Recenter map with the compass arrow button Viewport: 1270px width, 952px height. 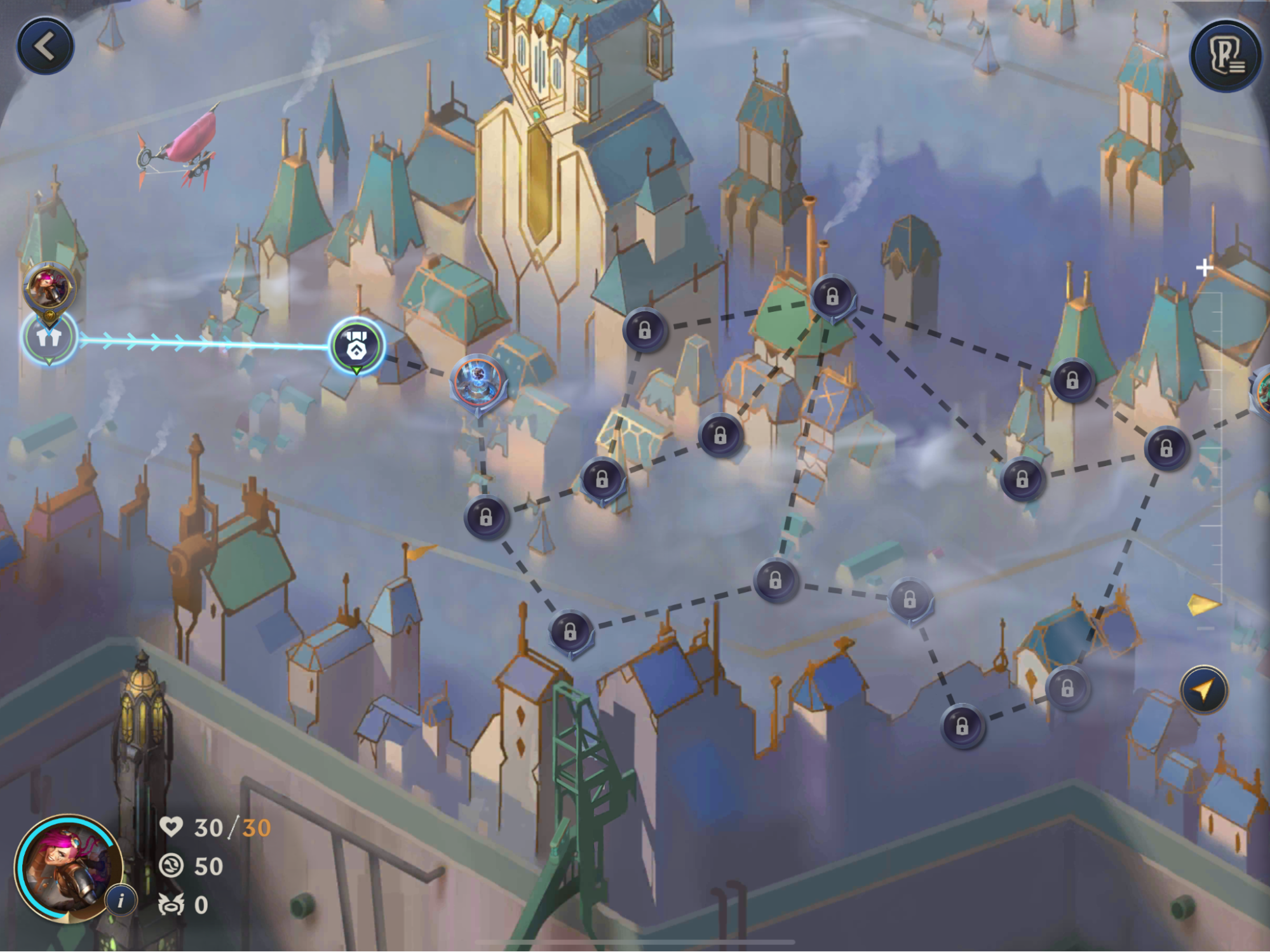coord(1204,690)
